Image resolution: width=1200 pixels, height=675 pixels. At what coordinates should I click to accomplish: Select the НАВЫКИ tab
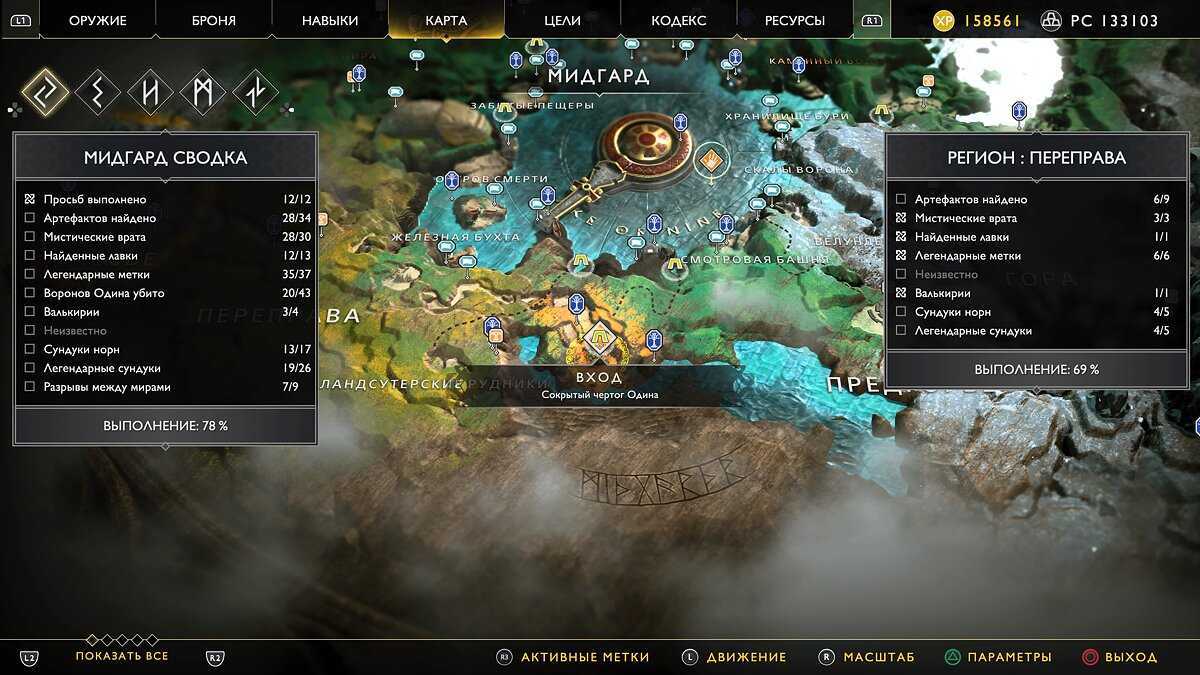tap(330, 20)
